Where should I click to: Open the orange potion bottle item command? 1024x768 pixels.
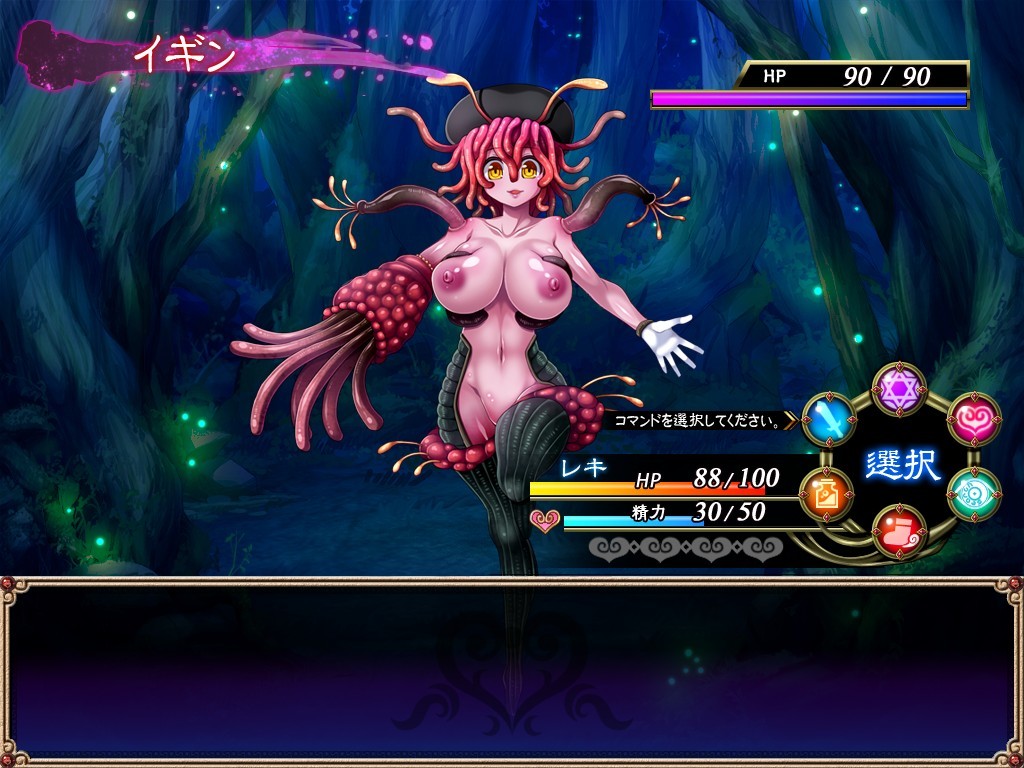click(827, 493)
